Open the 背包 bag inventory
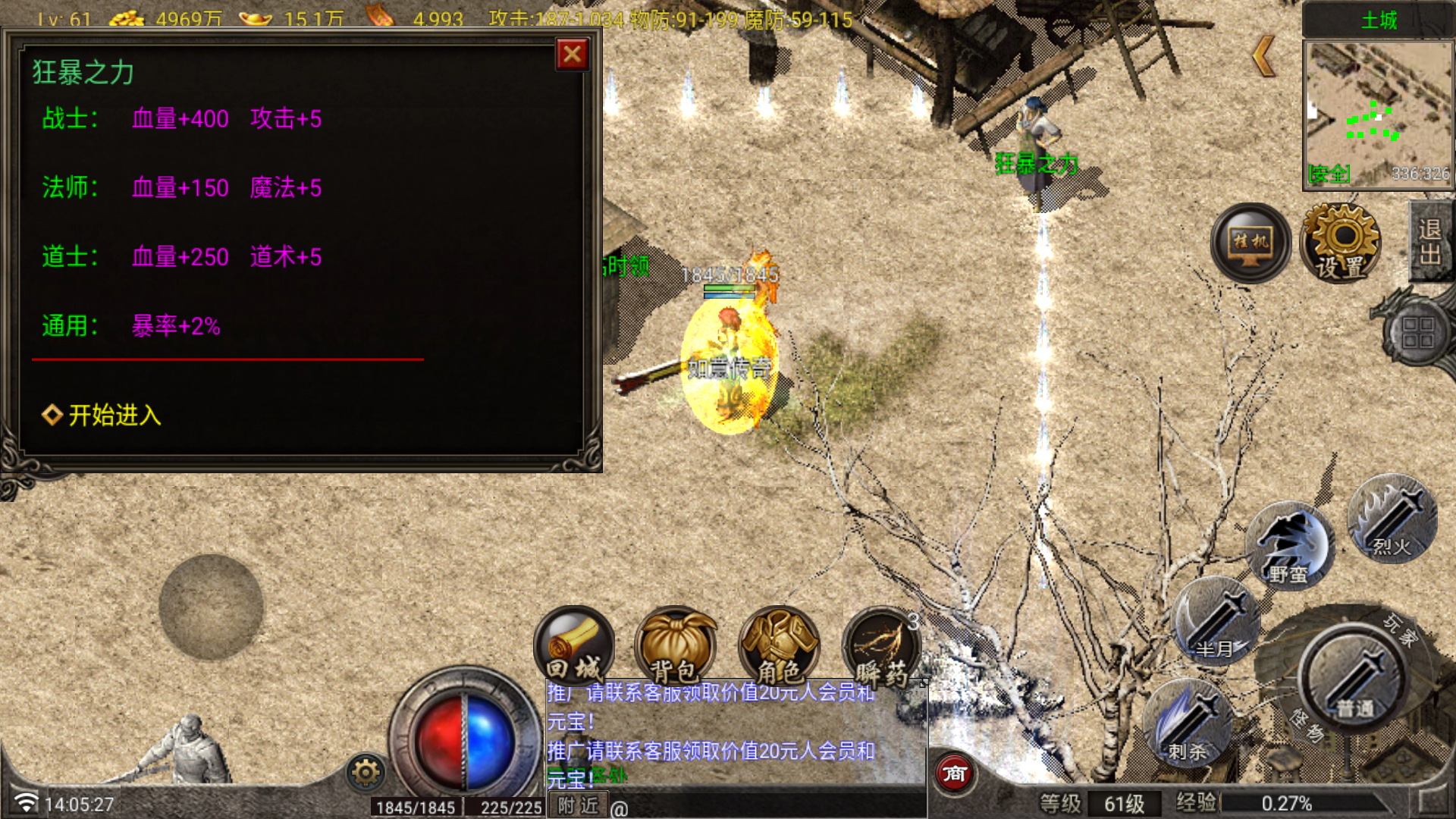Image resolution: width=1456 pixels, height=819 pixels. pyautogui.click(x=675, y=645)
